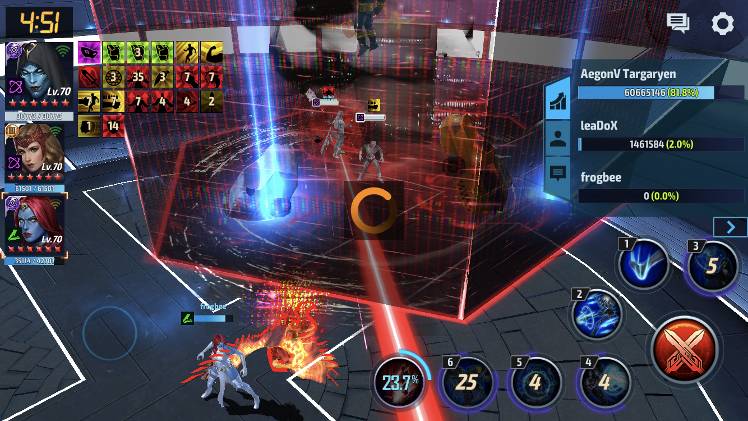The width and height of the screenshot is (748, 421).
Task: Open the message tab in side panel
Action: [558, 174]
